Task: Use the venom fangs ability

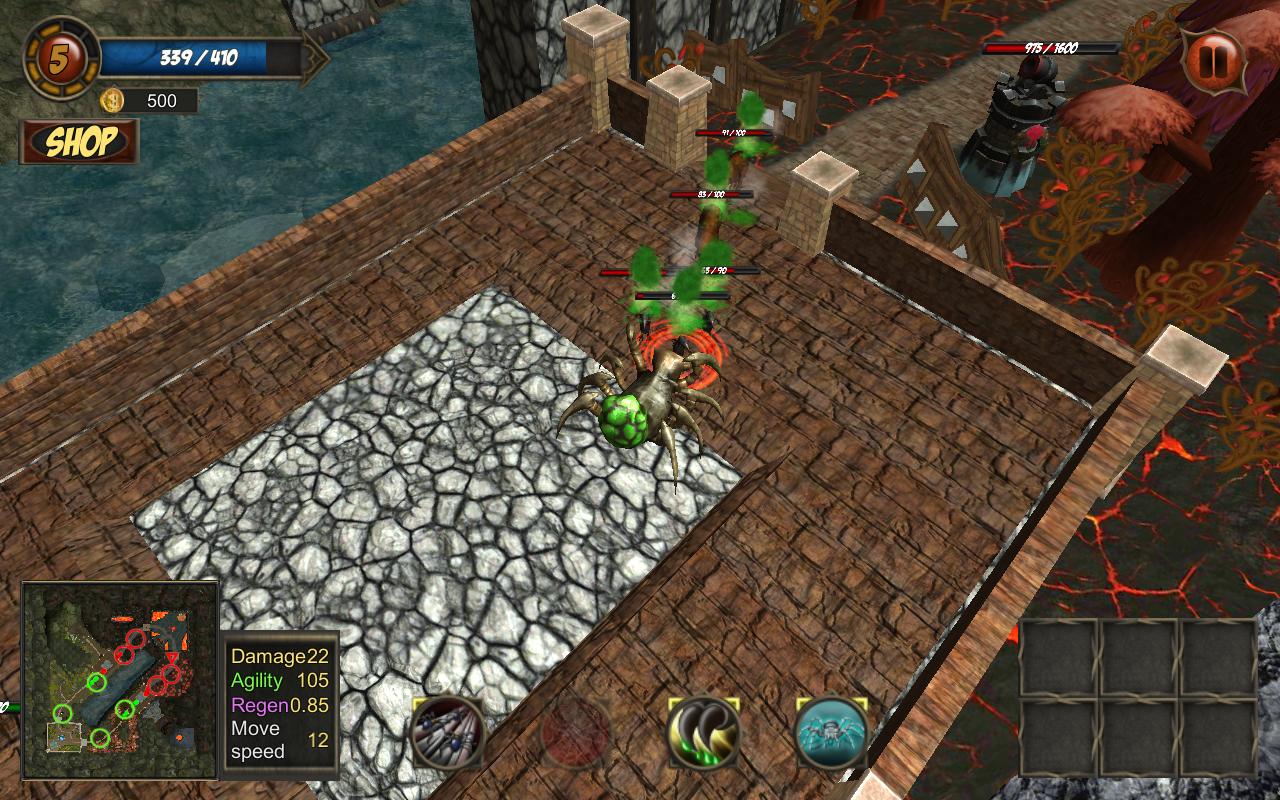Action: click(x=704, y=733)
